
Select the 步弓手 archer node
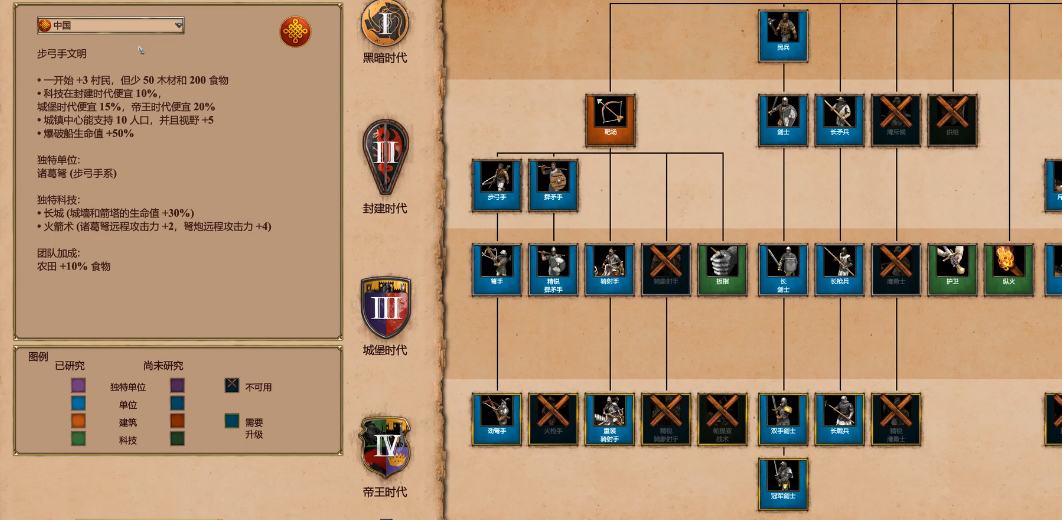[x=497, y=184]
